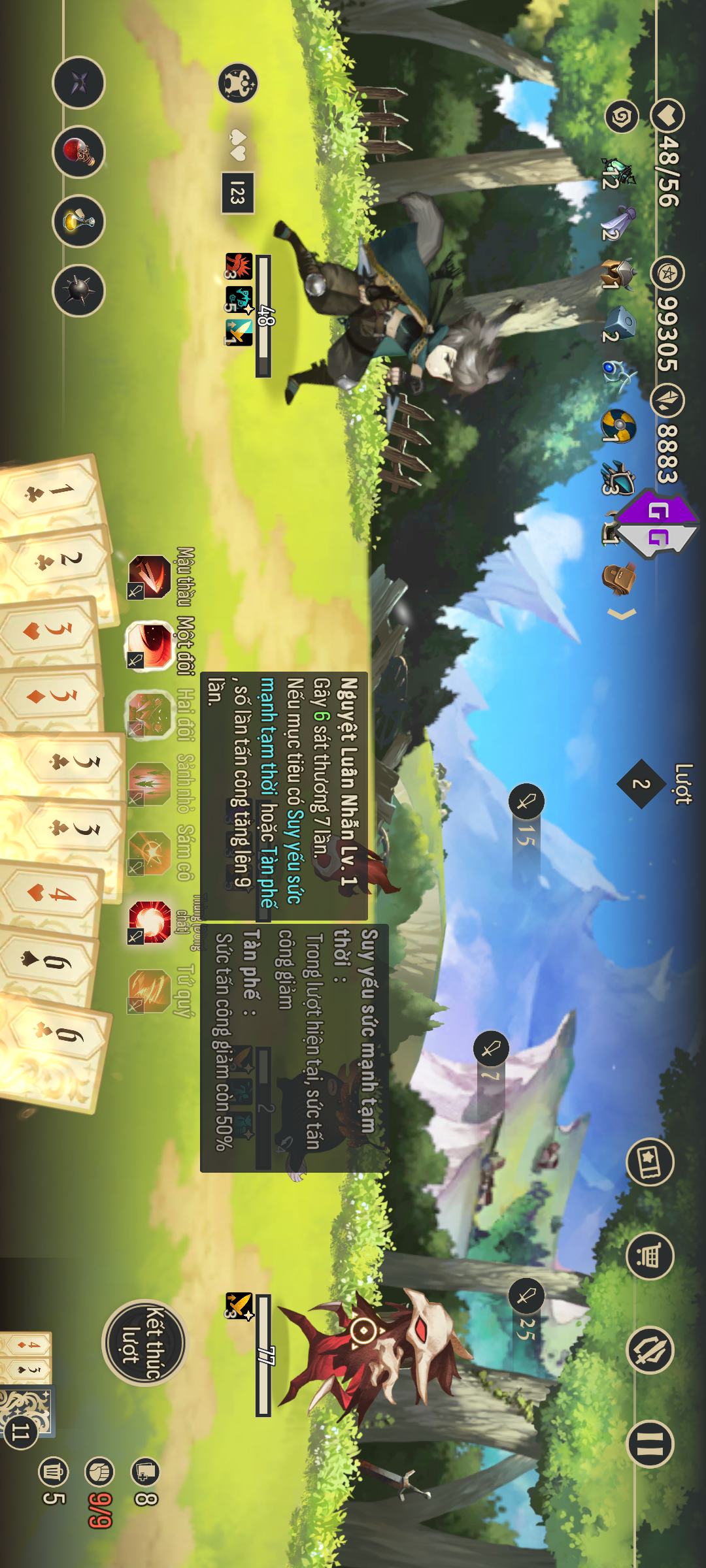Image resolution: width=706 pixels, height=1568 pixels.
Task: Open the backpack inventory
Action: tap(618, 578)
